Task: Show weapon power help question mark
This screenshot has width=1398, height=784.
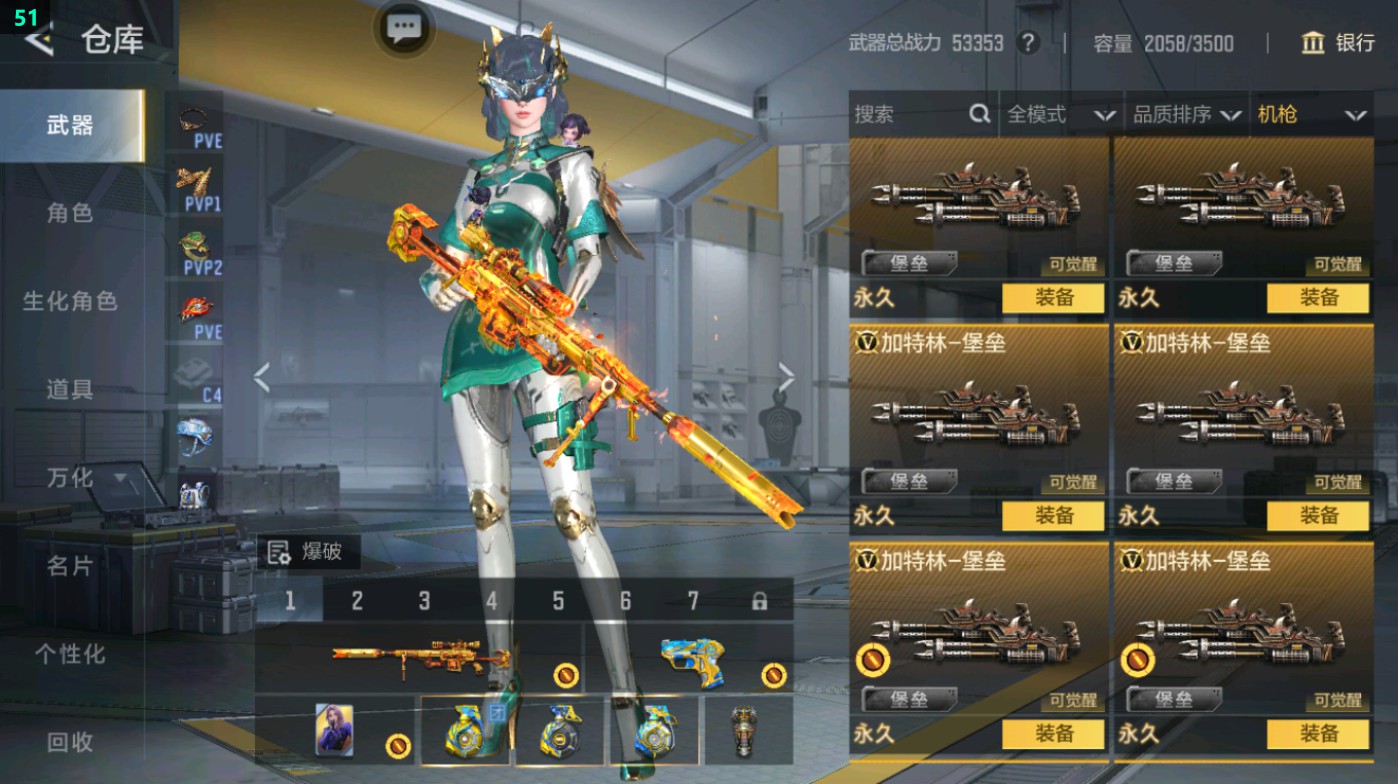Action: click(1027, 43)
